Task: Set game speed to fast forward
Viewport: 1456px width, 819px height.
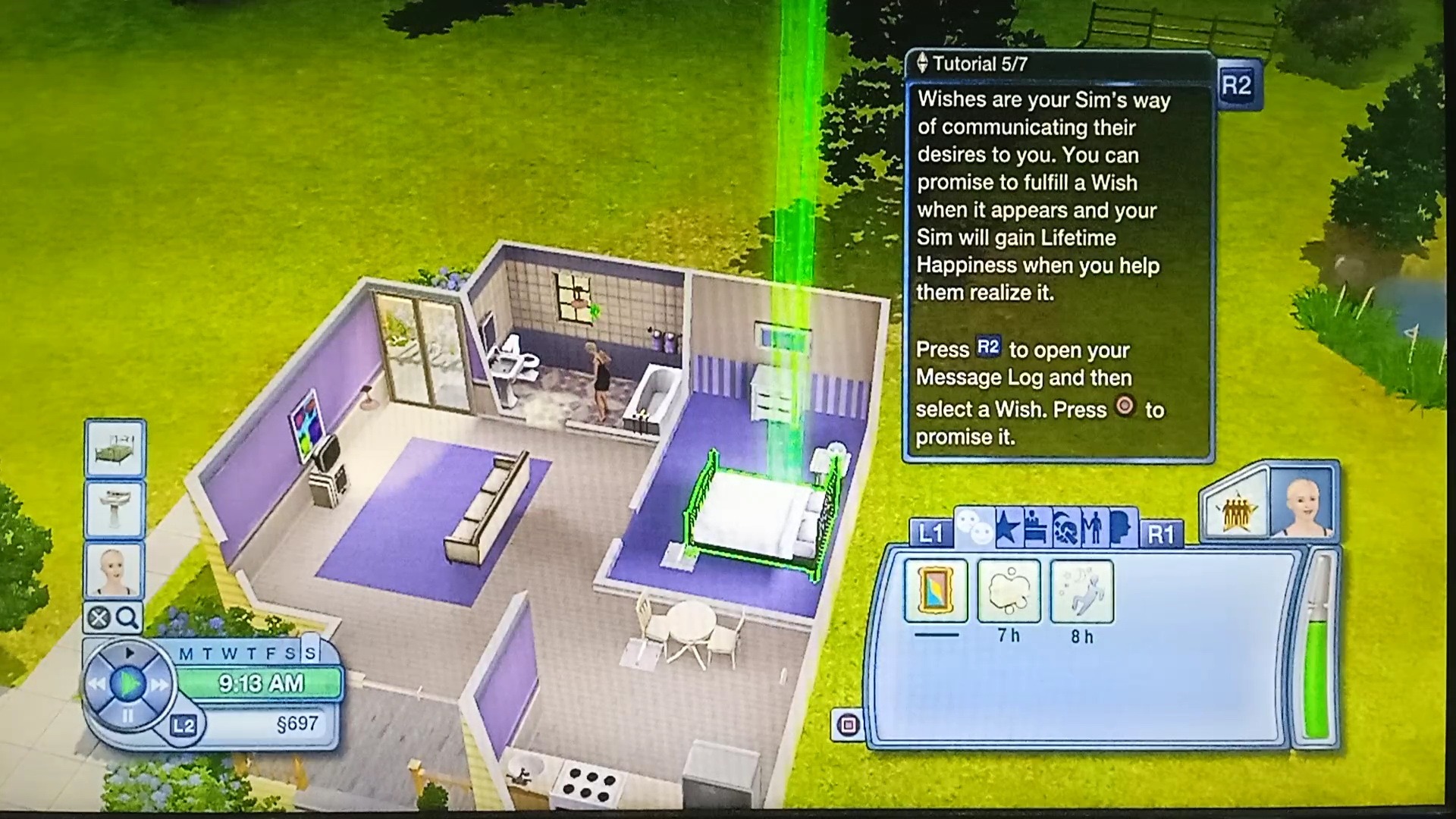Action: pyautogui.click(x=159, y=685)
